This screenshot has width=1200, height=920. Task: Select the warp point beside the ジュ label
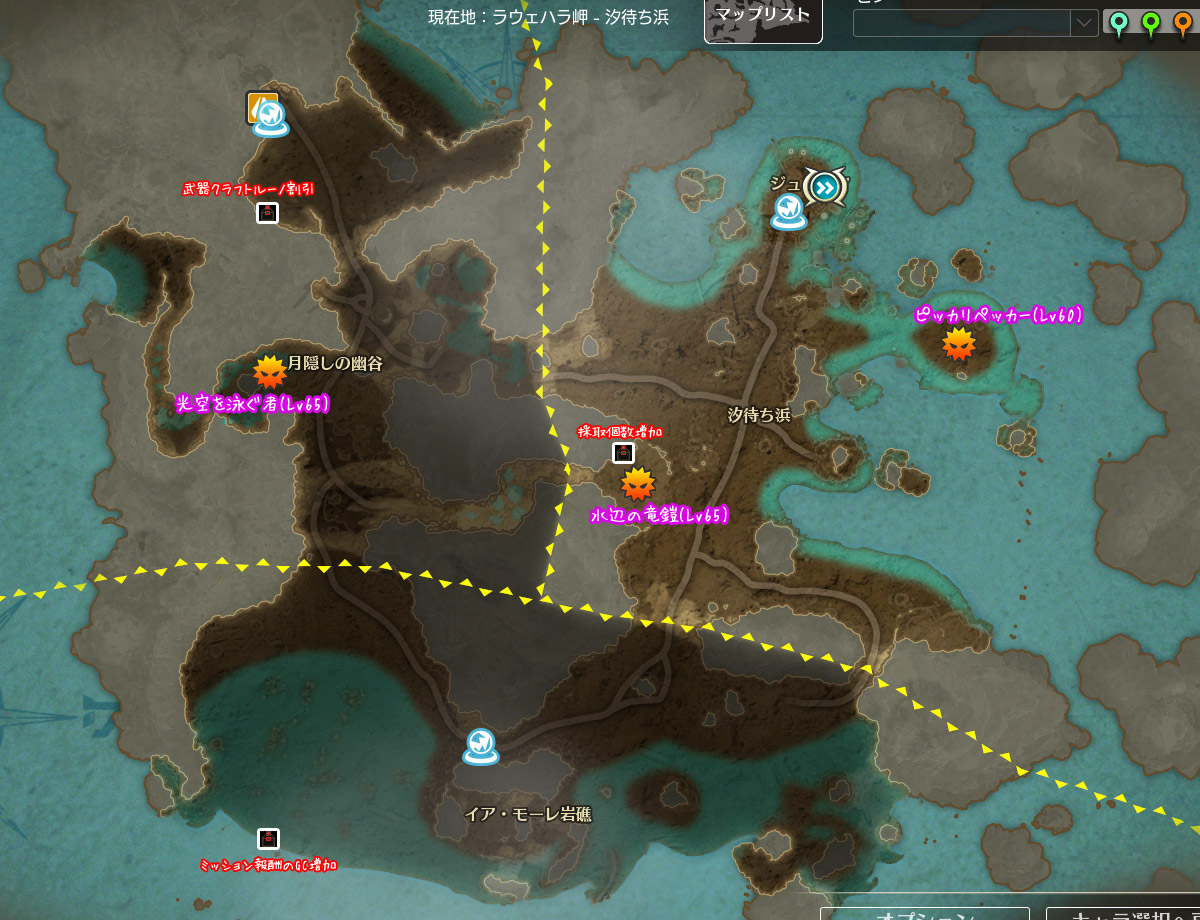click(x=788, y=211)
